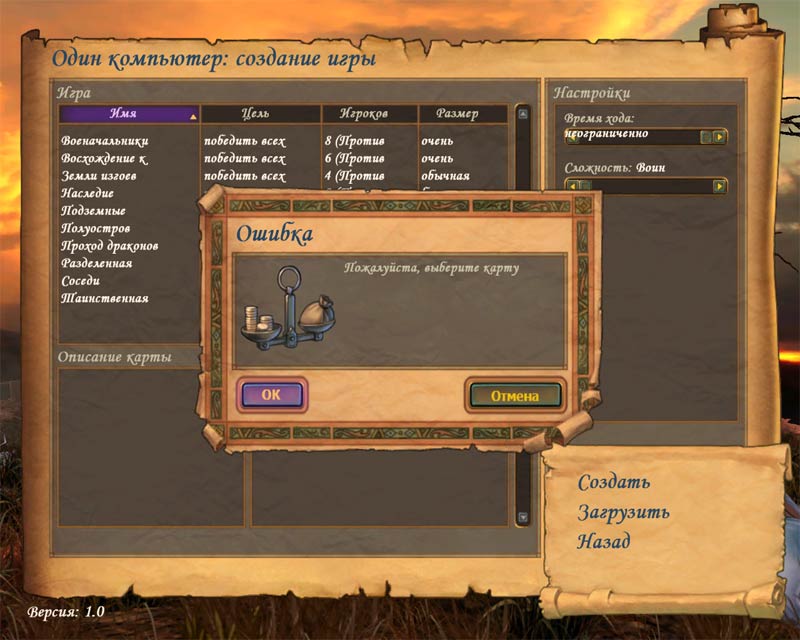Lower difficulty with the left arrow
800x640 pixels.
(573, 185)
